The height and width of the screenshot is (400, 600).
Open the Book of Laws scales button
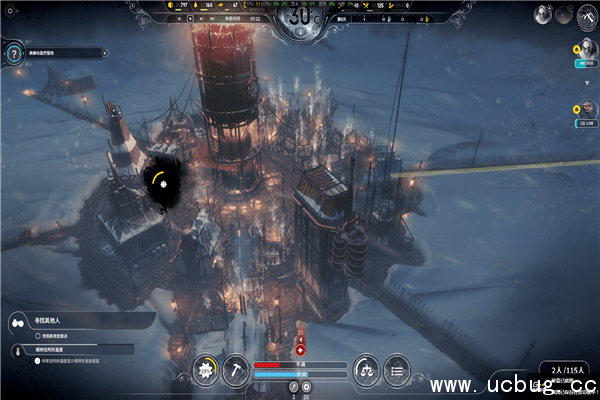[366, 369]
